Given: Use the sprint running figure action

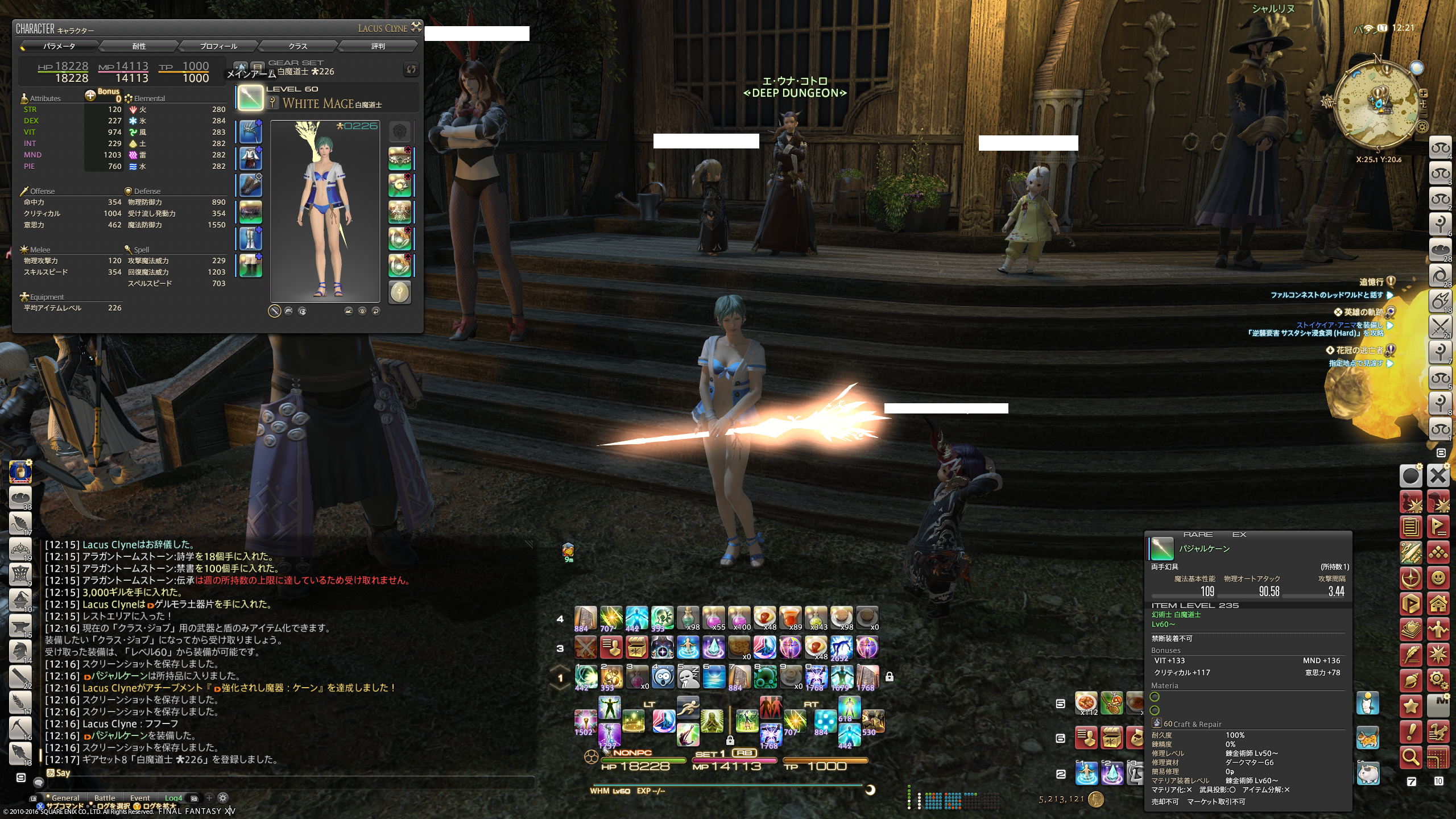Looking at the screenshot, I should pyautogui.click(x=688, y=708).
